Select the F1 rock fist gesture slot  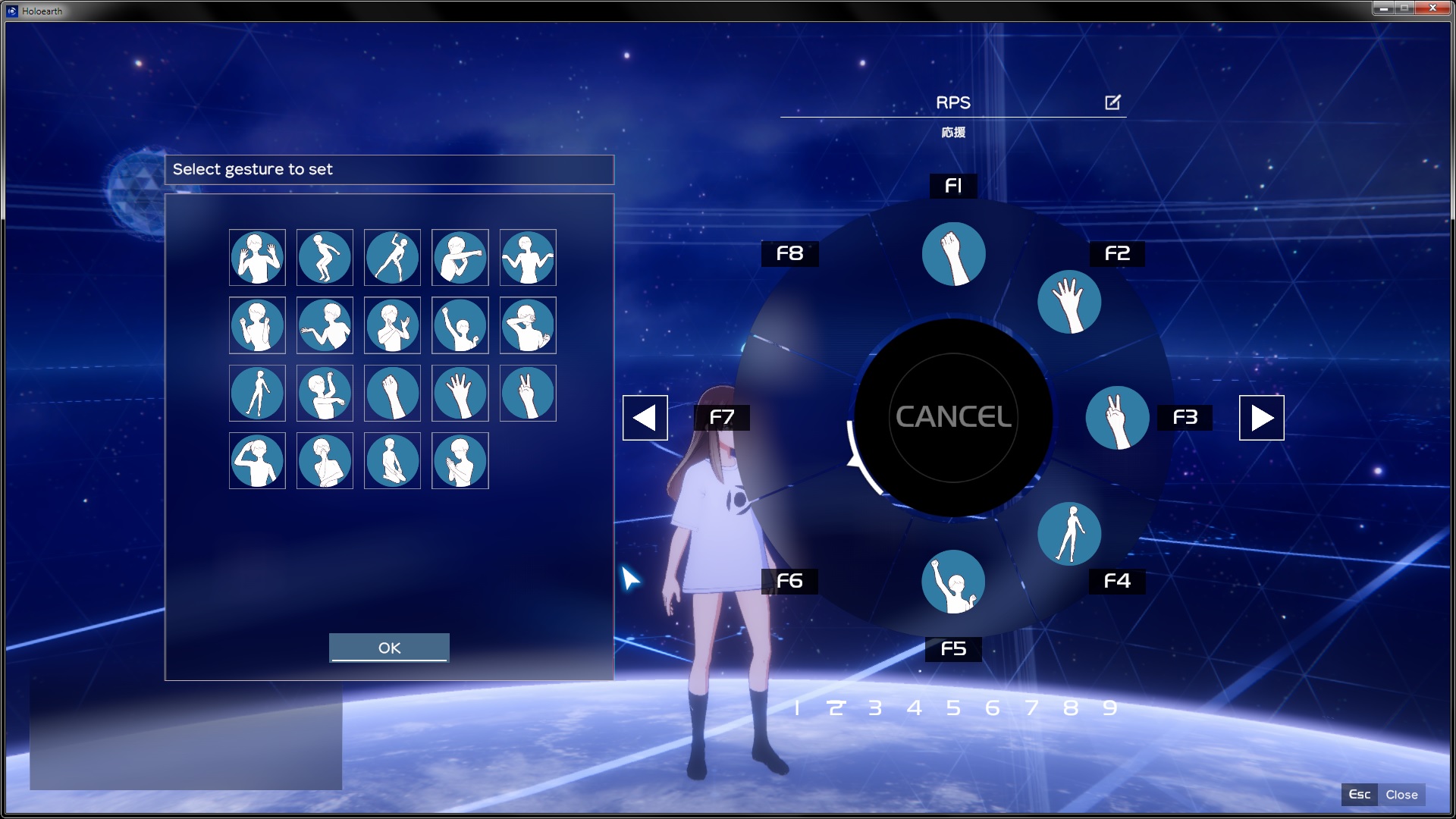point(953,254)
